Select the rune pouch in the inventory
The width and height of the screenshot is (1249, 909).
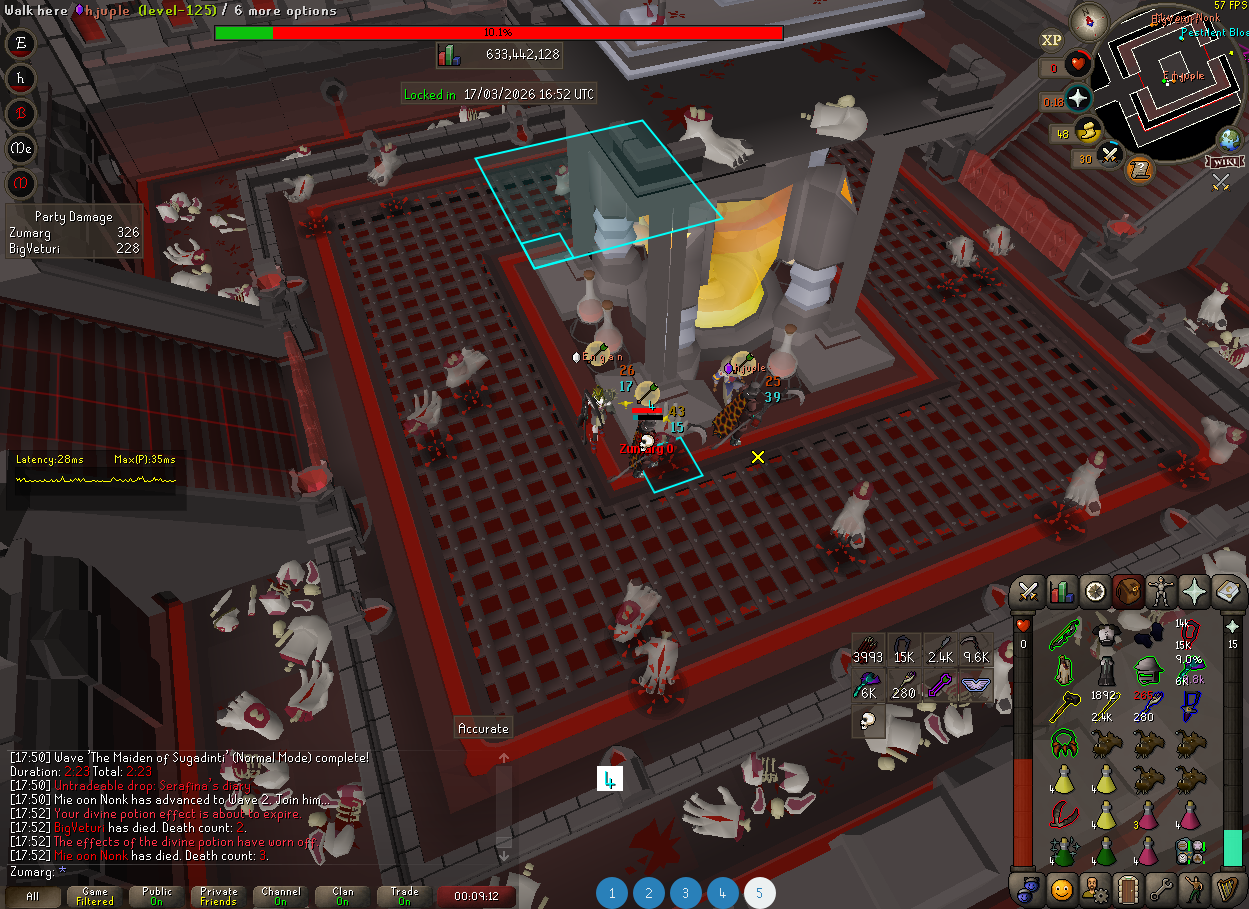click(1189, 850)
